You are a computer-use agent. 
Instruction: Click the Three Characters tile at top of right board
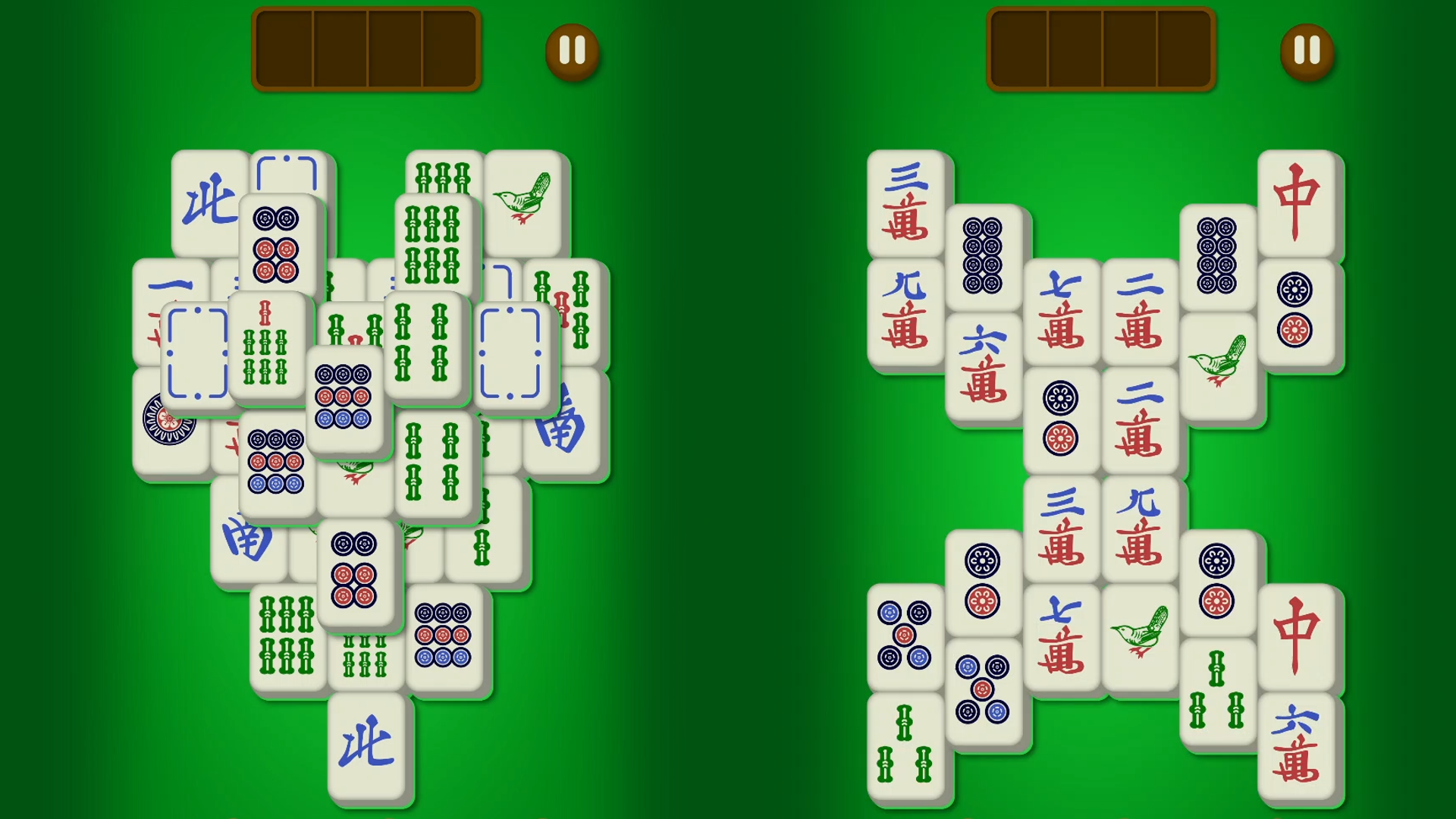(908, 201)
